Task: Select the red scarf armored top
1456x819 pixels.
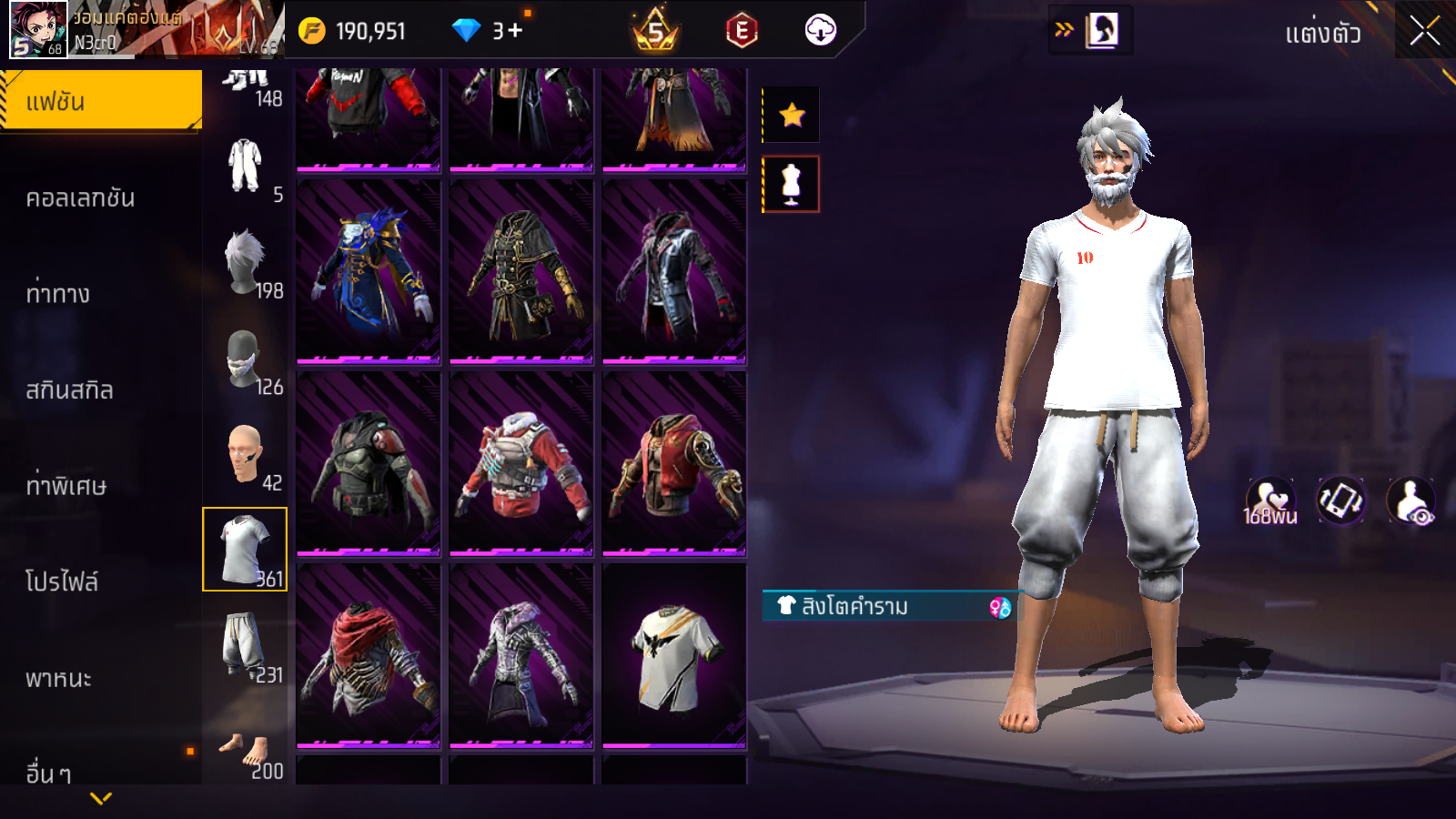Action: coord(369,655)
